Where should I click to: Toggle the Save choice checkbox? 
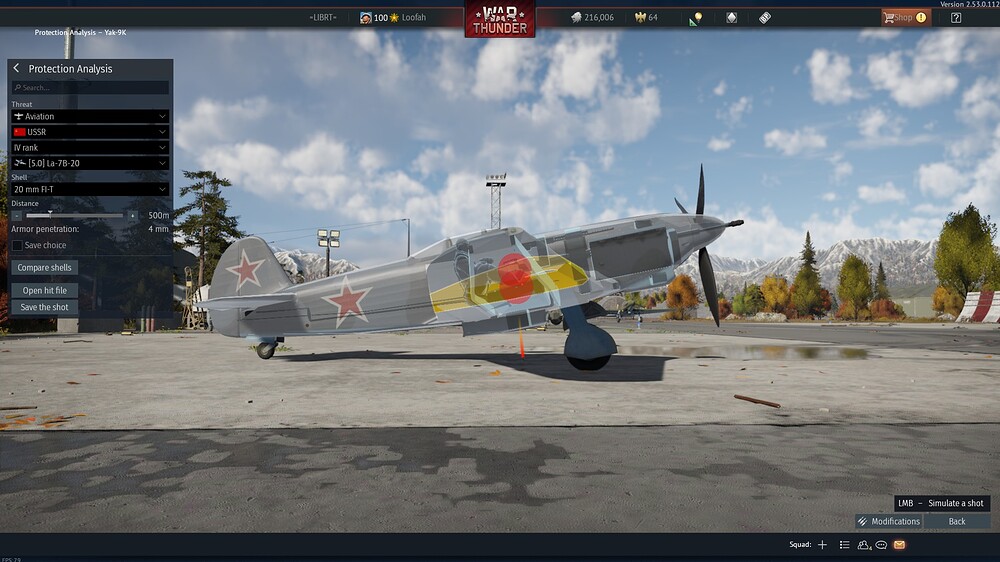[17, 245]
